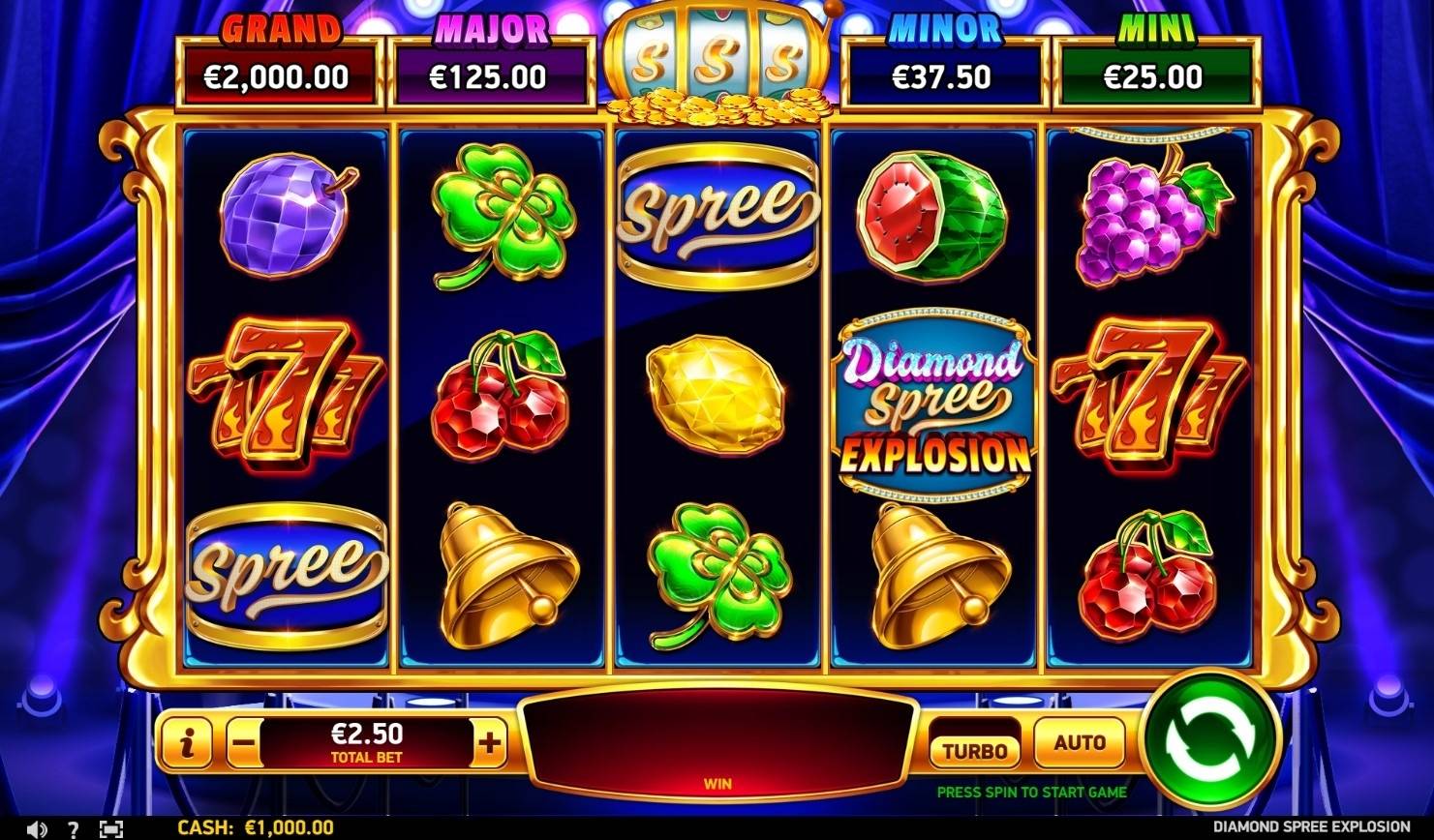The image size is (1434, 840).
Task: Increase total bet with the plus button
Action: click(x=490, y=743)
